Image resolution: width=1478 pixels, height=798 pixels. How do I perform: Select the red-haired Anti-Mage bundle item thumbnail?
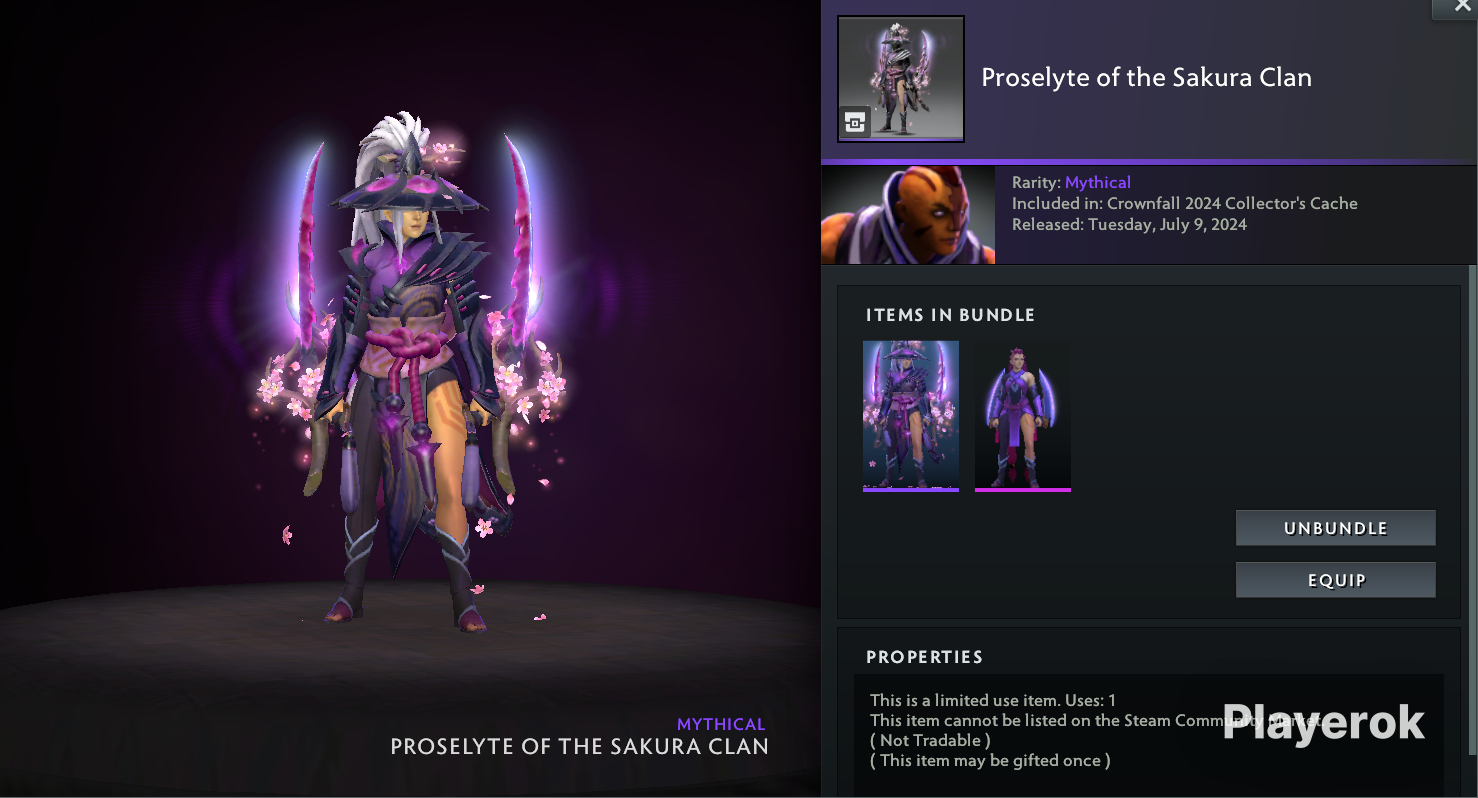coord(1022,415)
